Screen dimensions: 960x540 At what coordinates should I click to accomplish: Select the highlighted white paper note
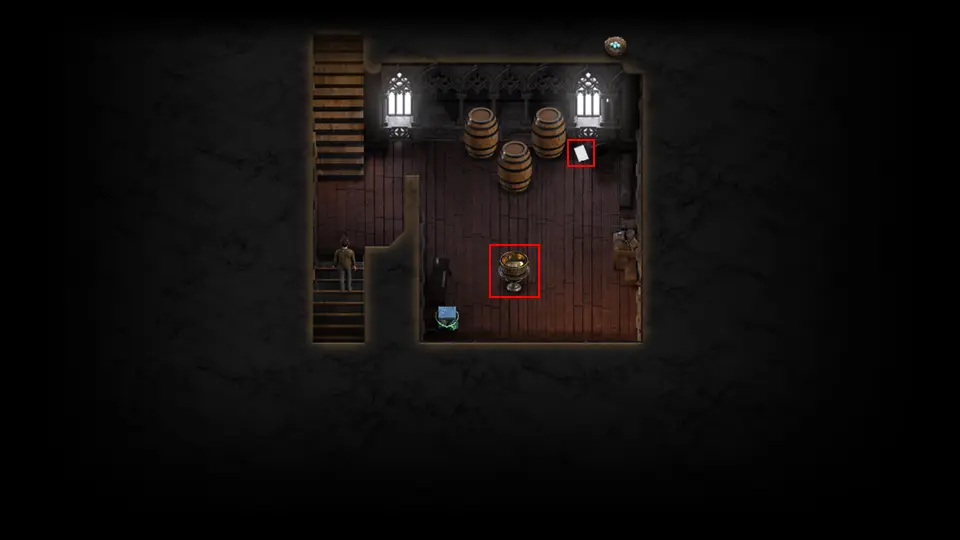[581, 153]
